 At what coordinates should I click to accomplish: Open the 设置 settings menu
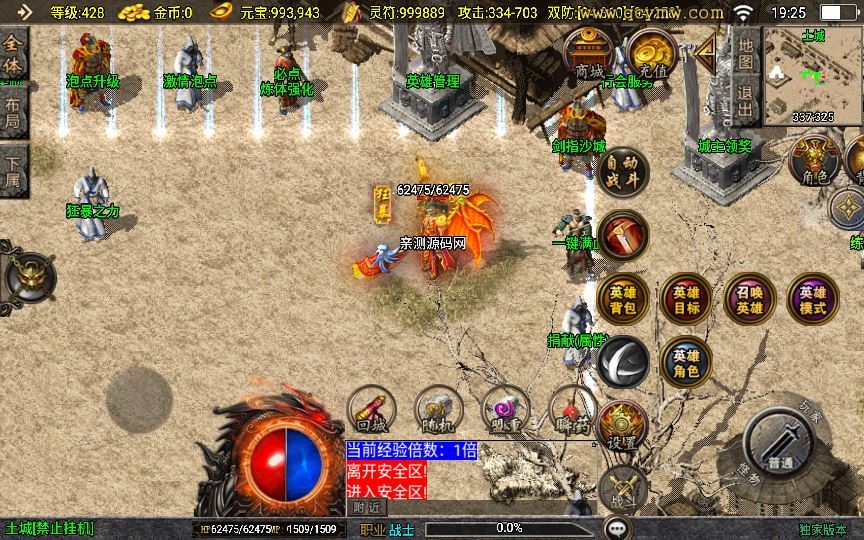[623, 427]
